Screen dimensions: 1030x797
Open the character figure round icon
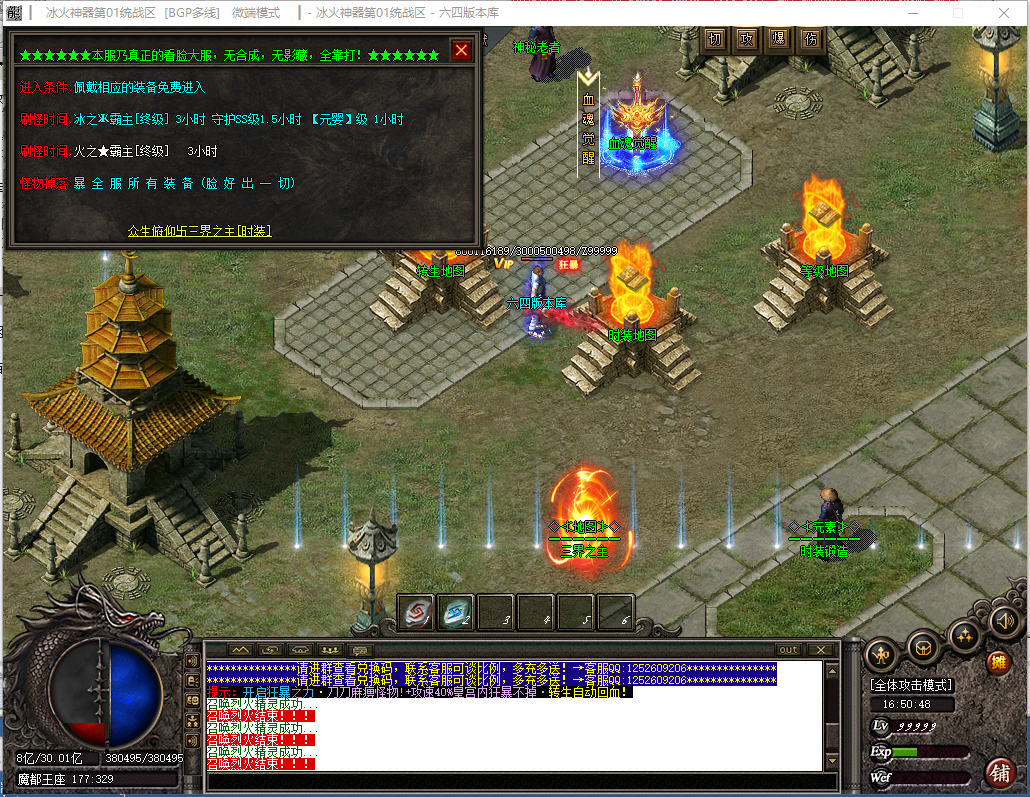pos(882,656)
